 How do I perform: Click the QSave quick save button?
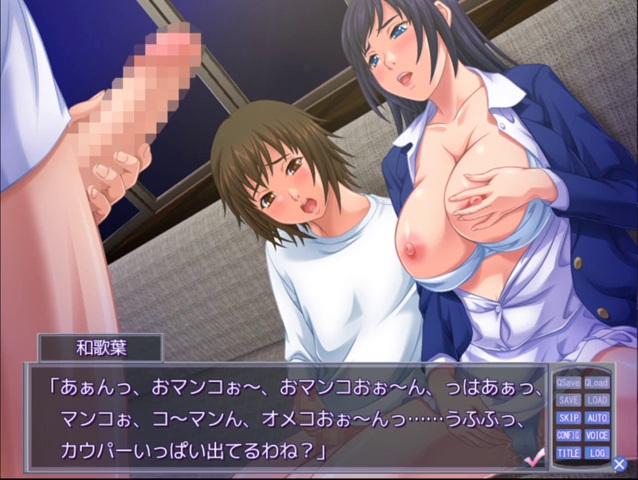[568, 382]
